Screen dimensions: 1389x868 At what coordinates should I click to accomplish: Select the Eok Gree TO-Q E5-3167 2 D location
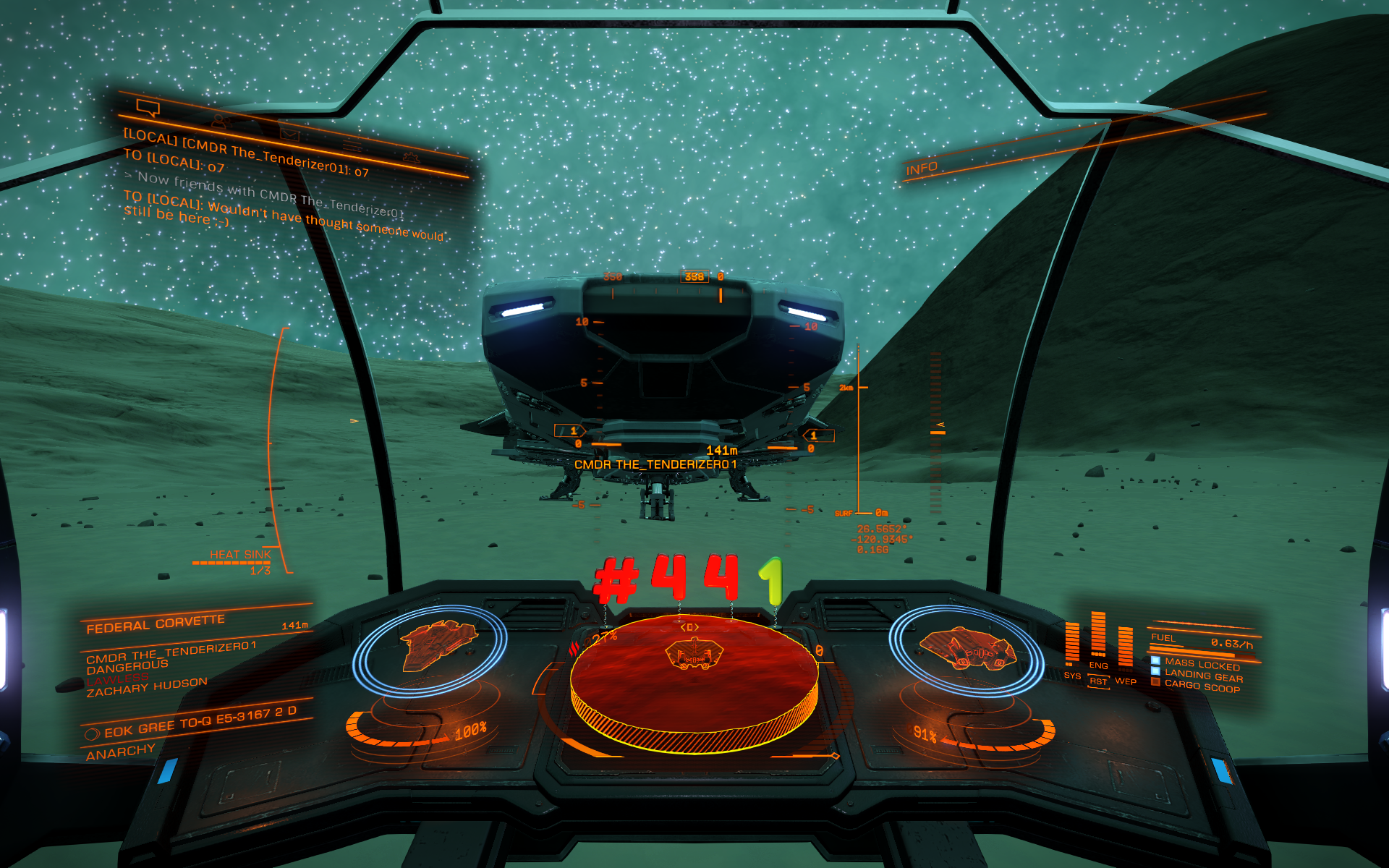(x=200, y=722)
